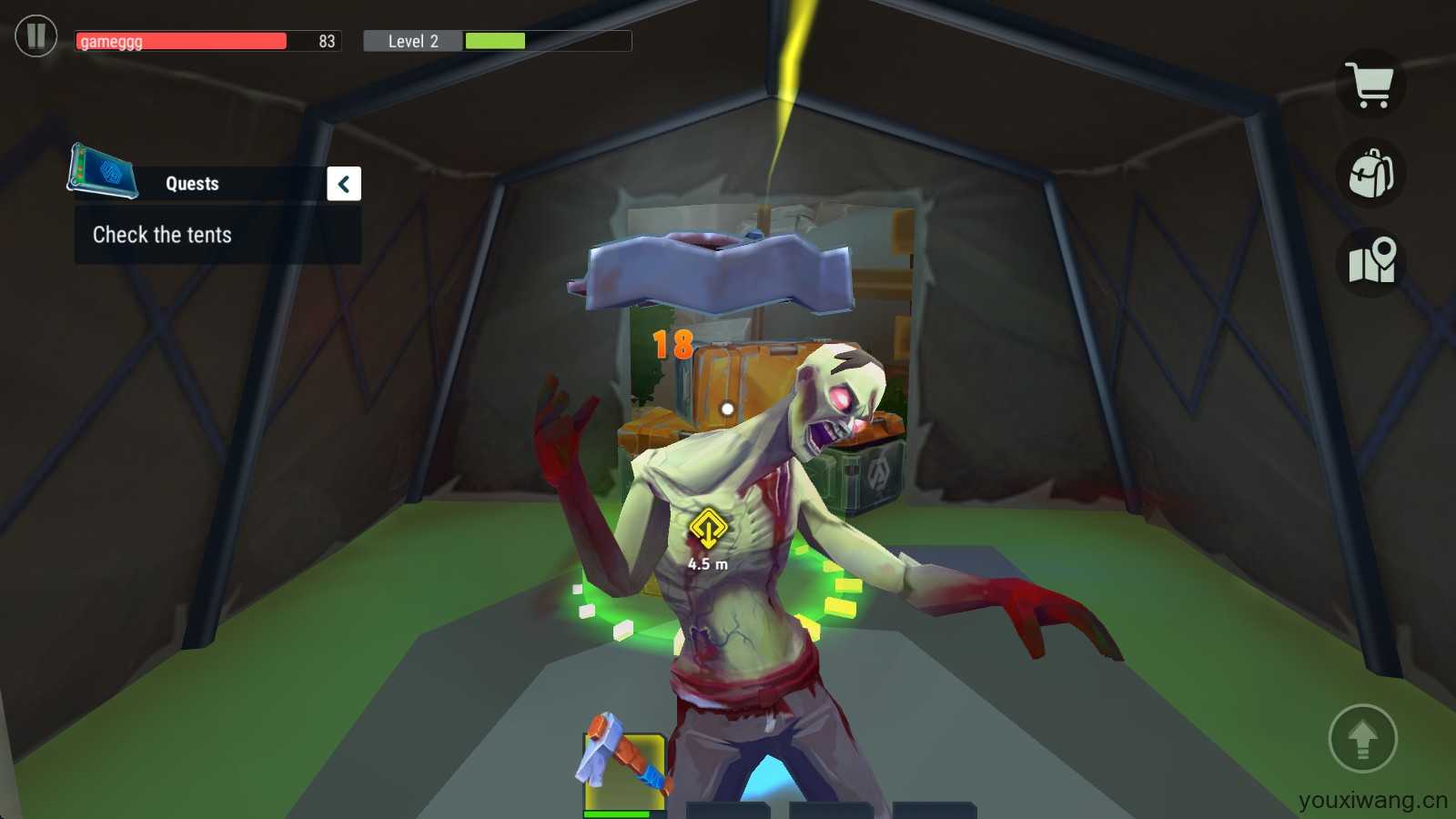Show the map with location pin
1456x819 pixels.
[x=1371, y=261]
